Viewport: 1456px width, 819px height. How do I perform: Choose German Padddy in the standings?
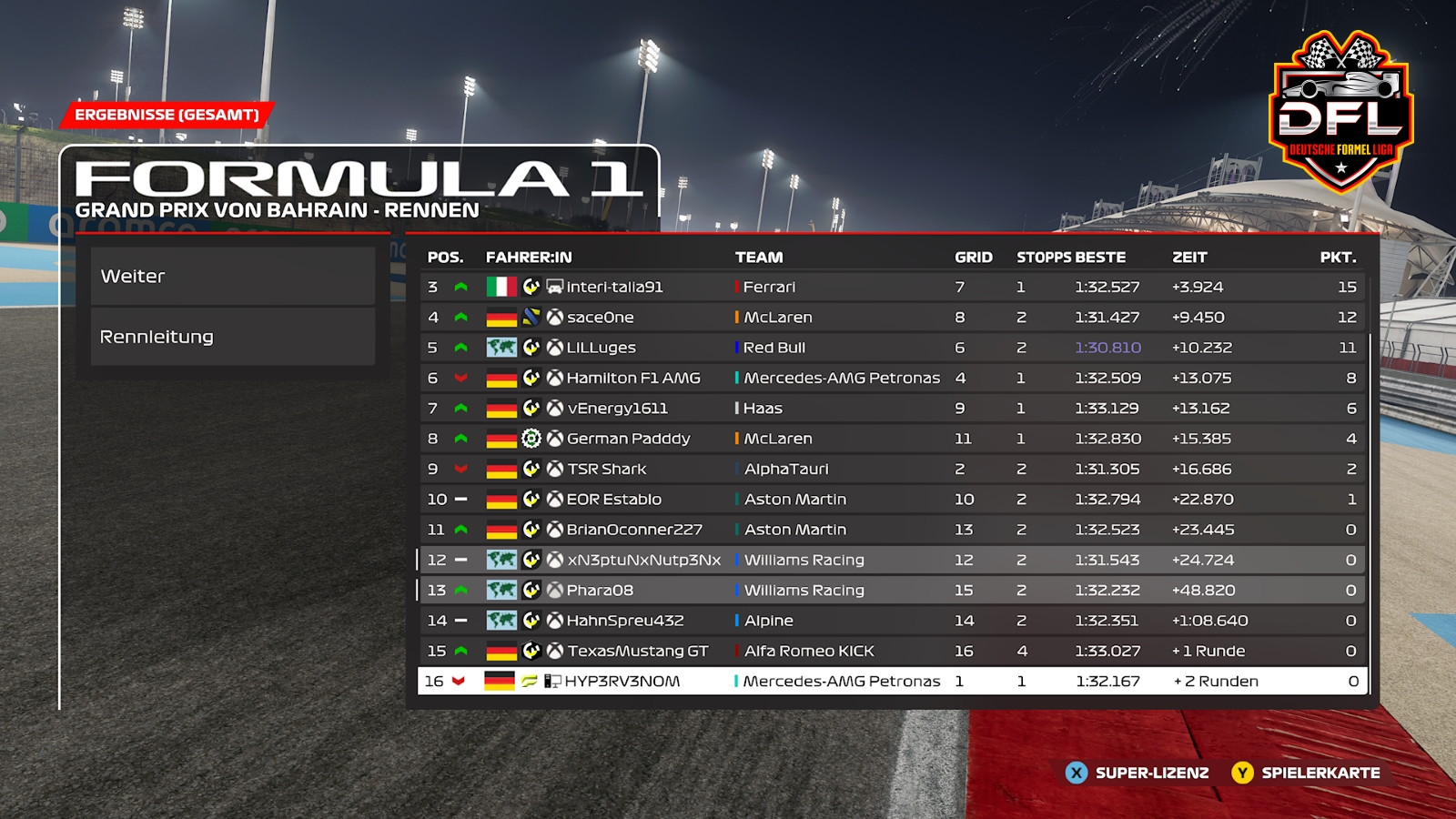(x=628, y=439)
